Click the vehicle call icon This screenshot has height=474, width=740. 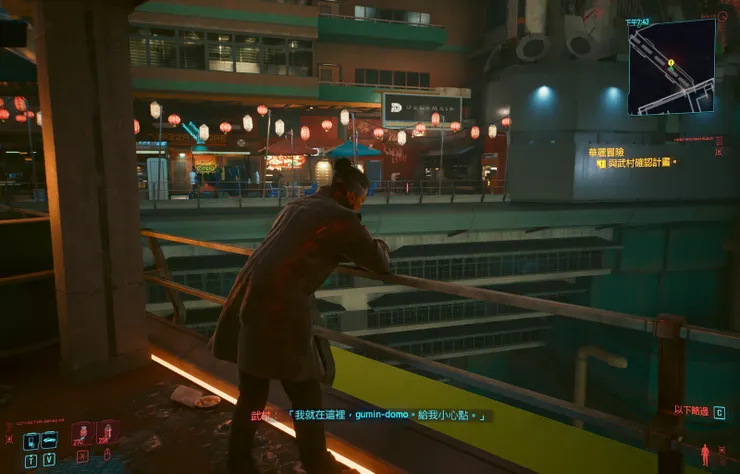tap(49, 440)
